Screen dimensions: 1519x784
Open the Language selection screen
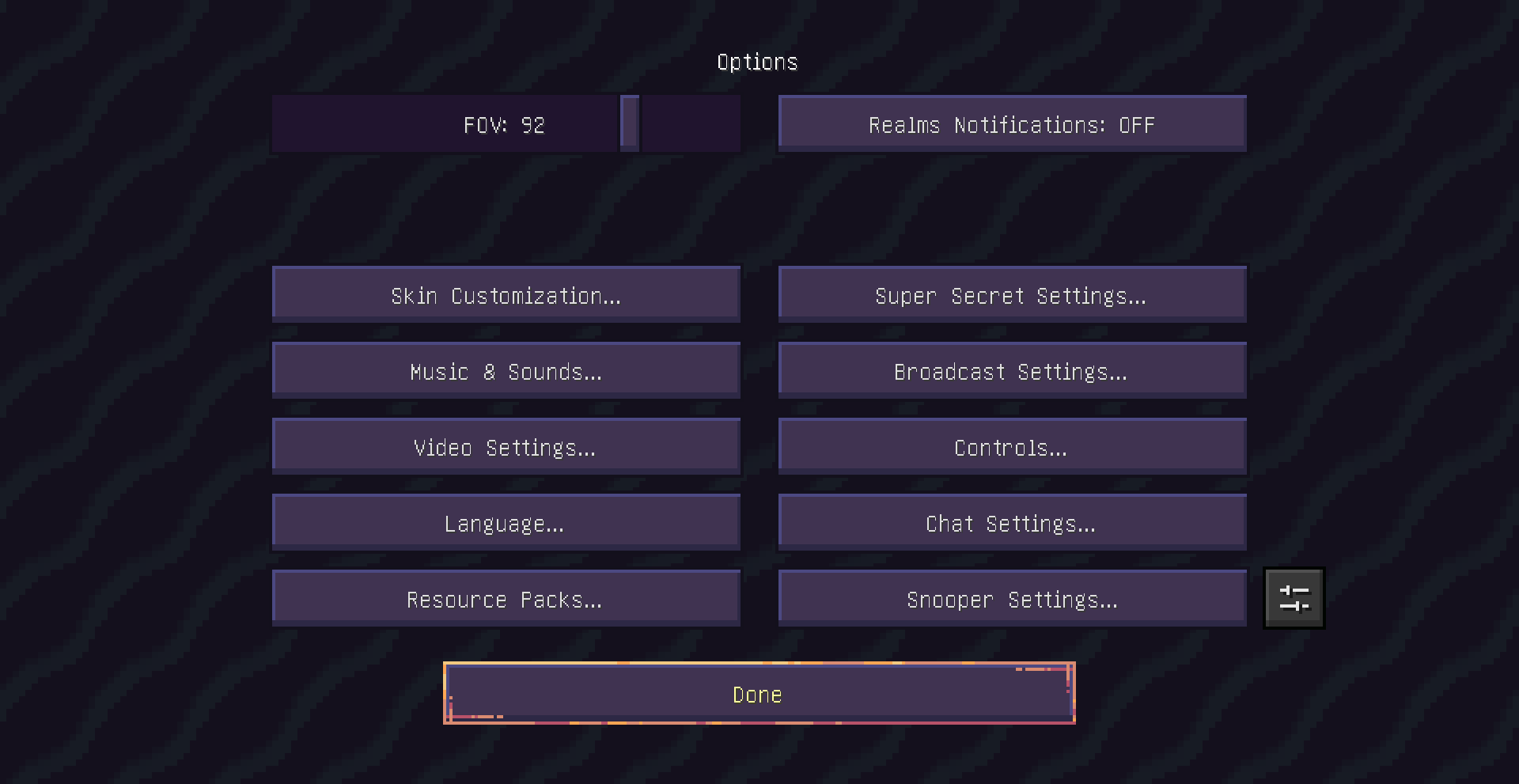[x=506, y=521]
